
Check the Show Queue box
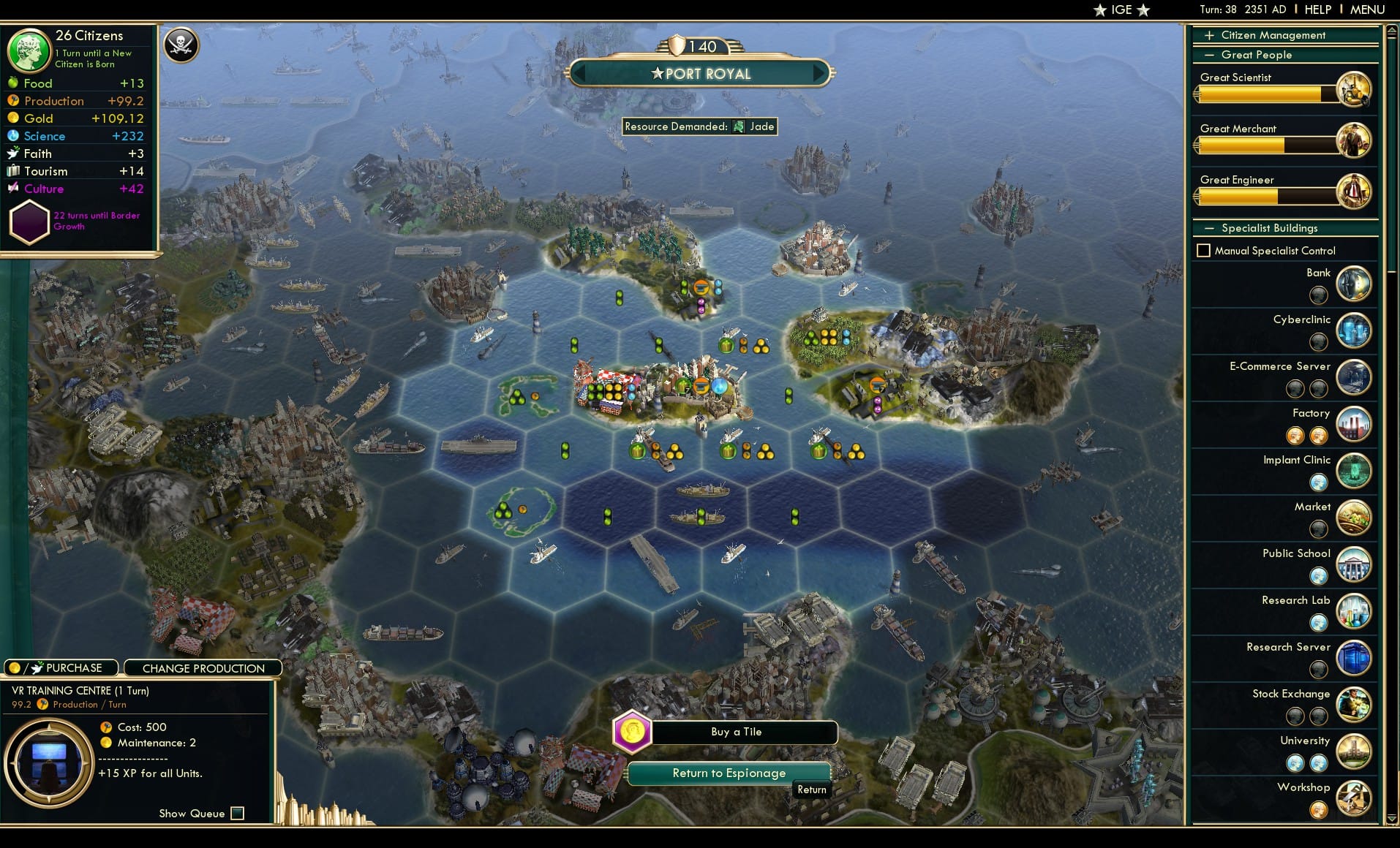[237, 813]
